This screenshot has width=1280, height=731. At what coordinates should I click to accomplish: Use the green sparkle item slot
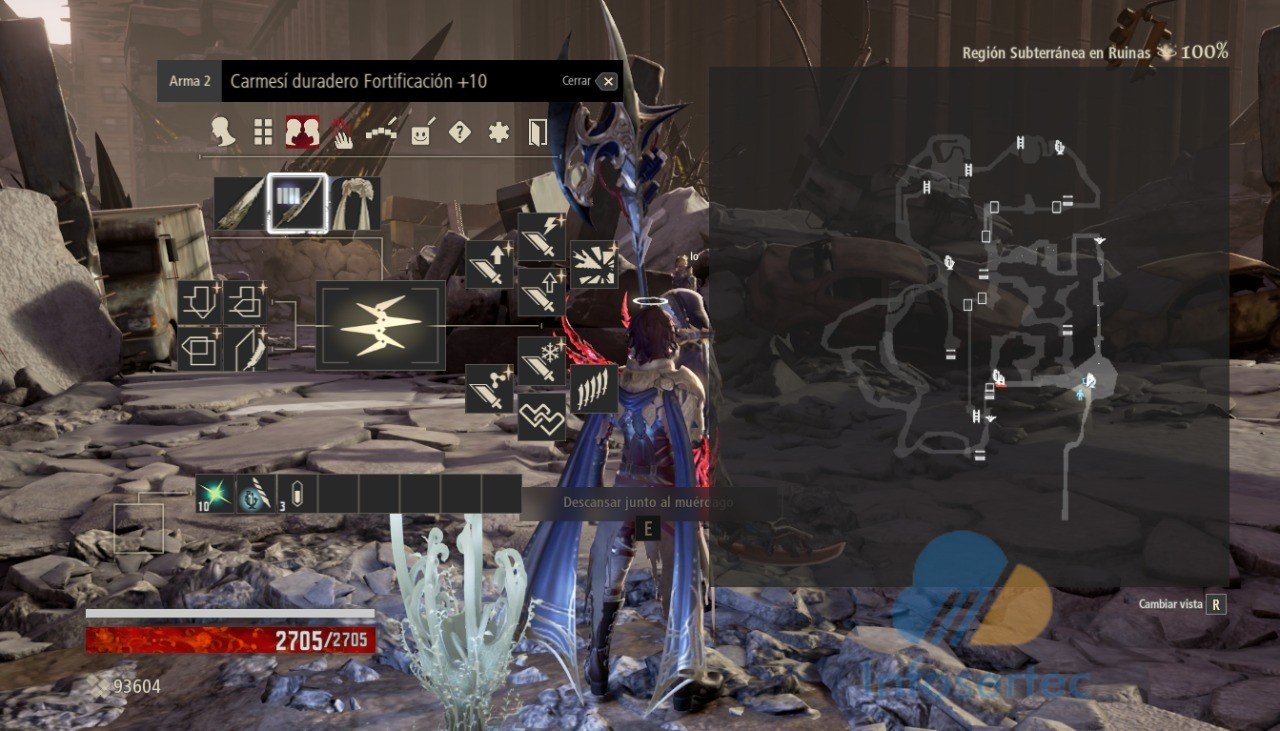[x=216, y=494]
